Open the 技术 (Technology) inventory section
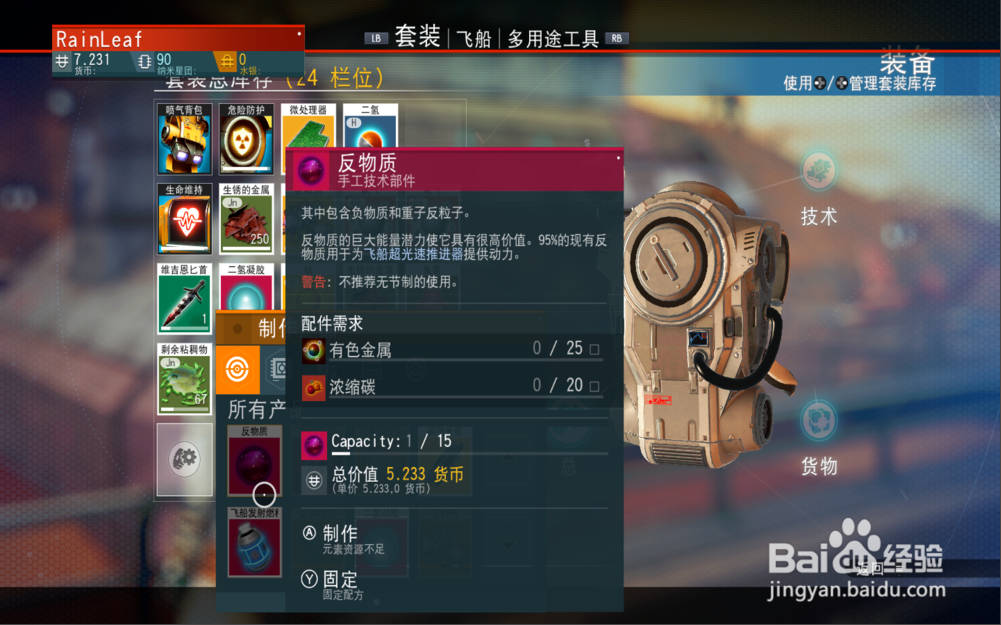The image size is (1001, 625). pyautogui.click(x=819, y=187)
